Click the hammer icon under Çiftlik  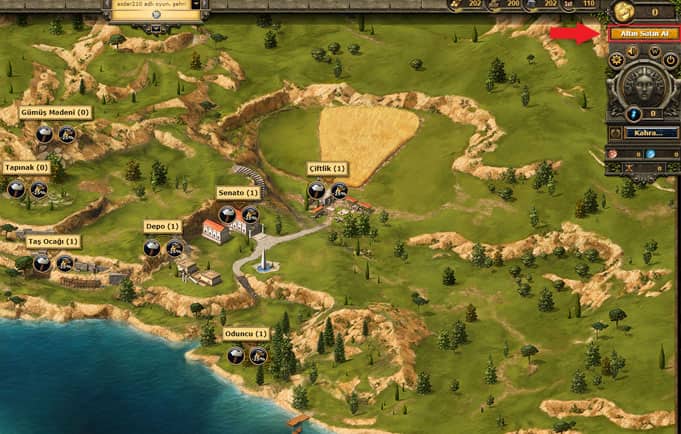340,190
